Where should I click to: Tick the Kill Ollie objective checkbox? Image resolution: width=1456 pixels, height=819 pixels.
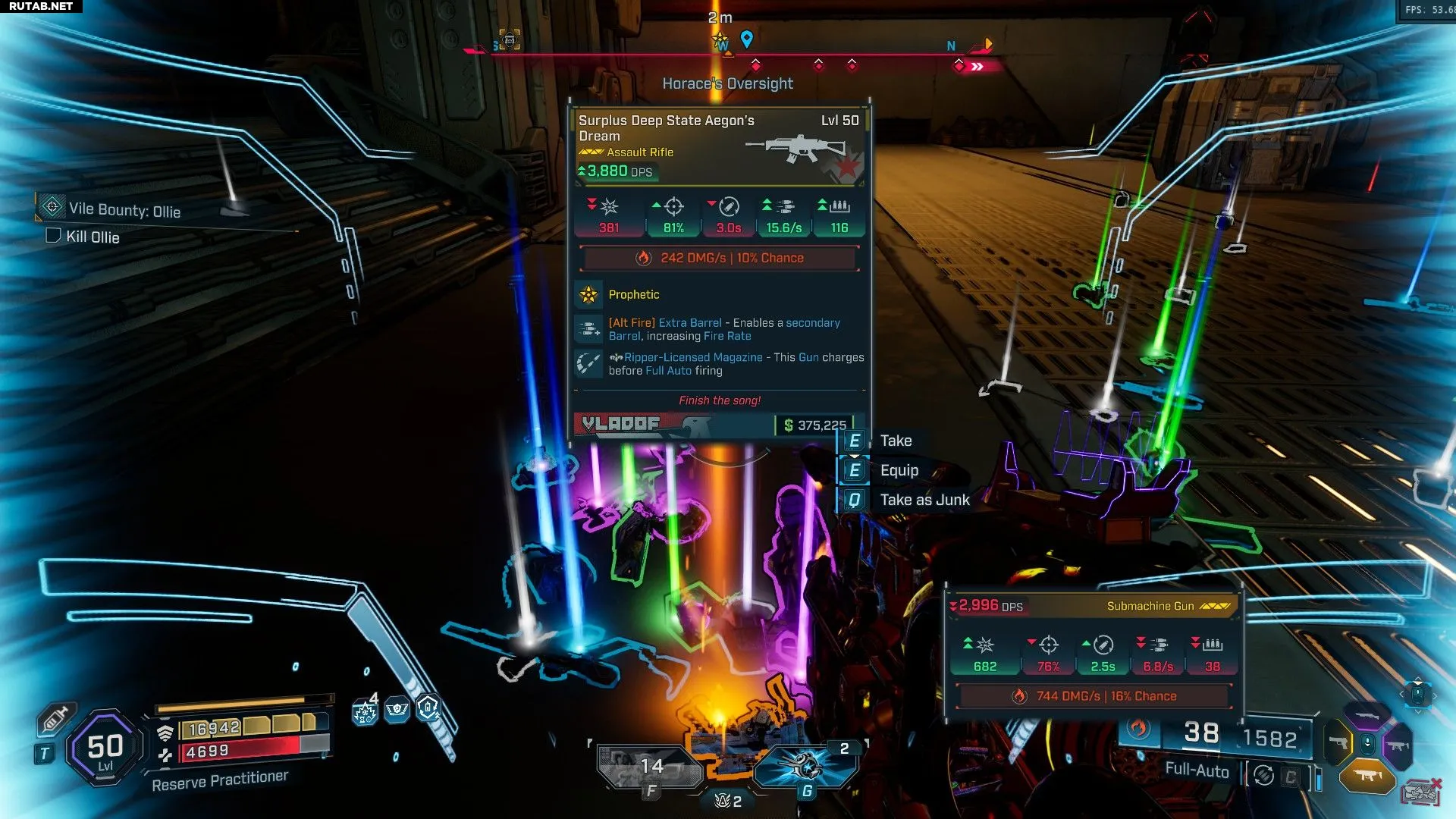(53, 236)
